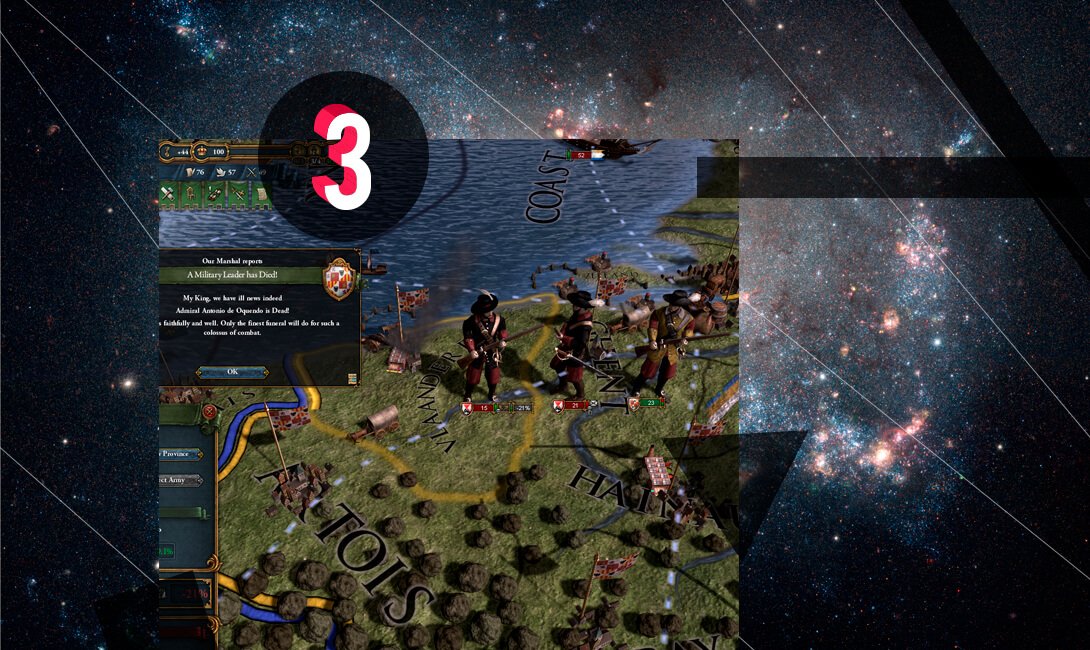Select the army banner showing 23 regiments
Screen dimensions: 1090x650
coord(648,402)
